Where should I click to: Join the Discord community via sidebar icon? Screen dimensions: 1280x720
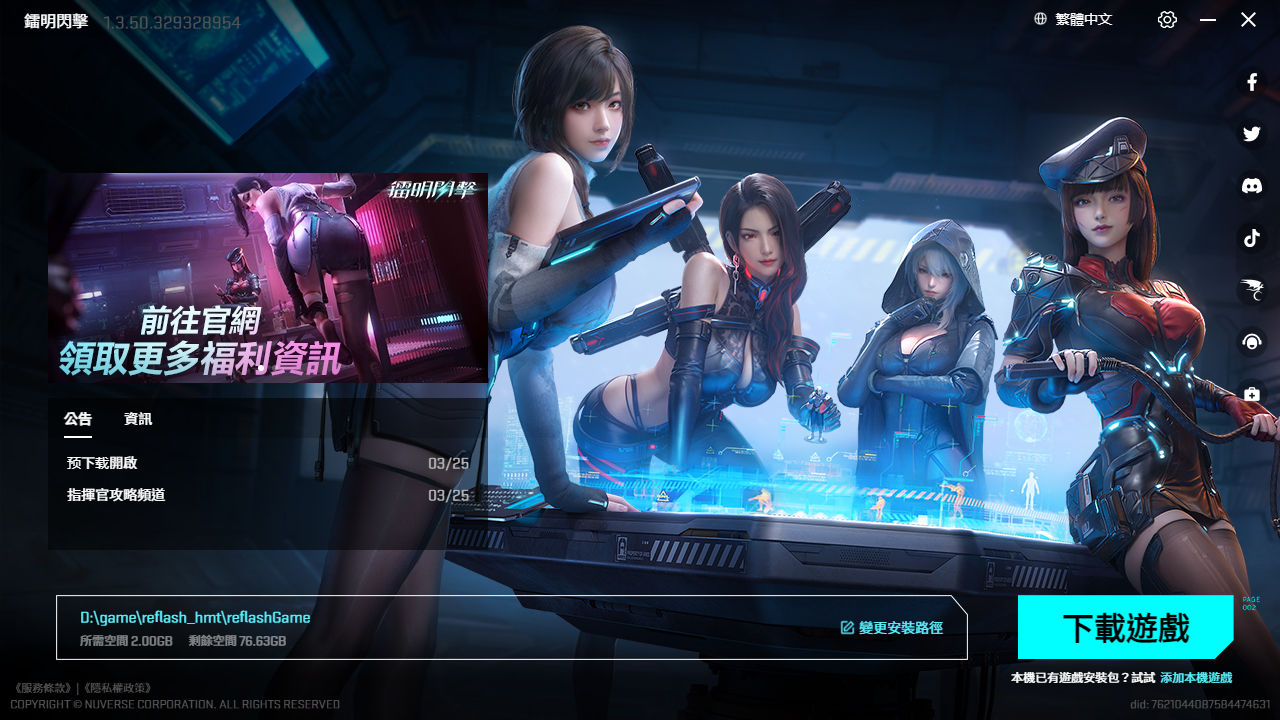(x=1251, y=186)
